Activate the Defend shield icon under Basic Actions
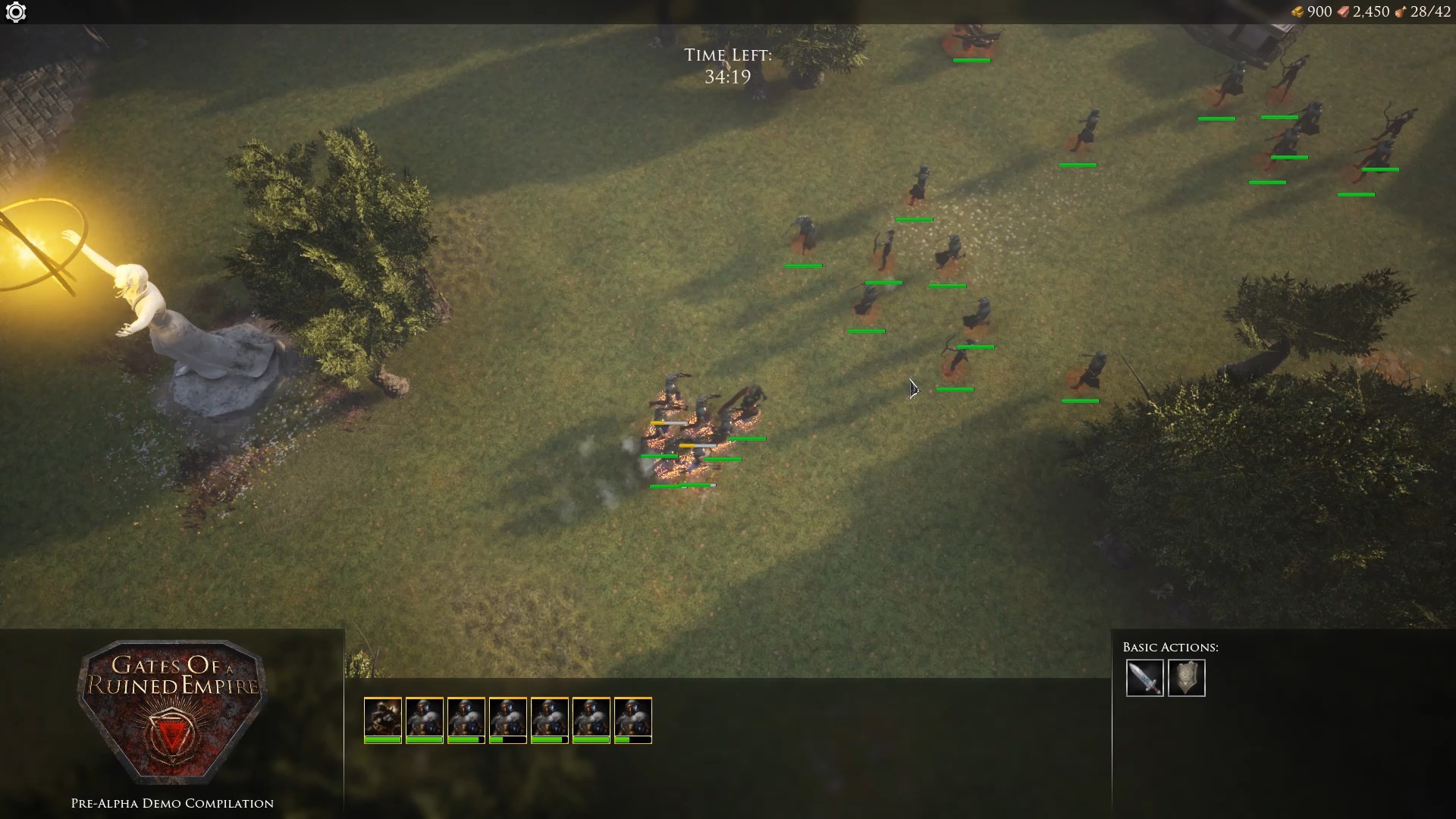 (x=1188, y=679)
